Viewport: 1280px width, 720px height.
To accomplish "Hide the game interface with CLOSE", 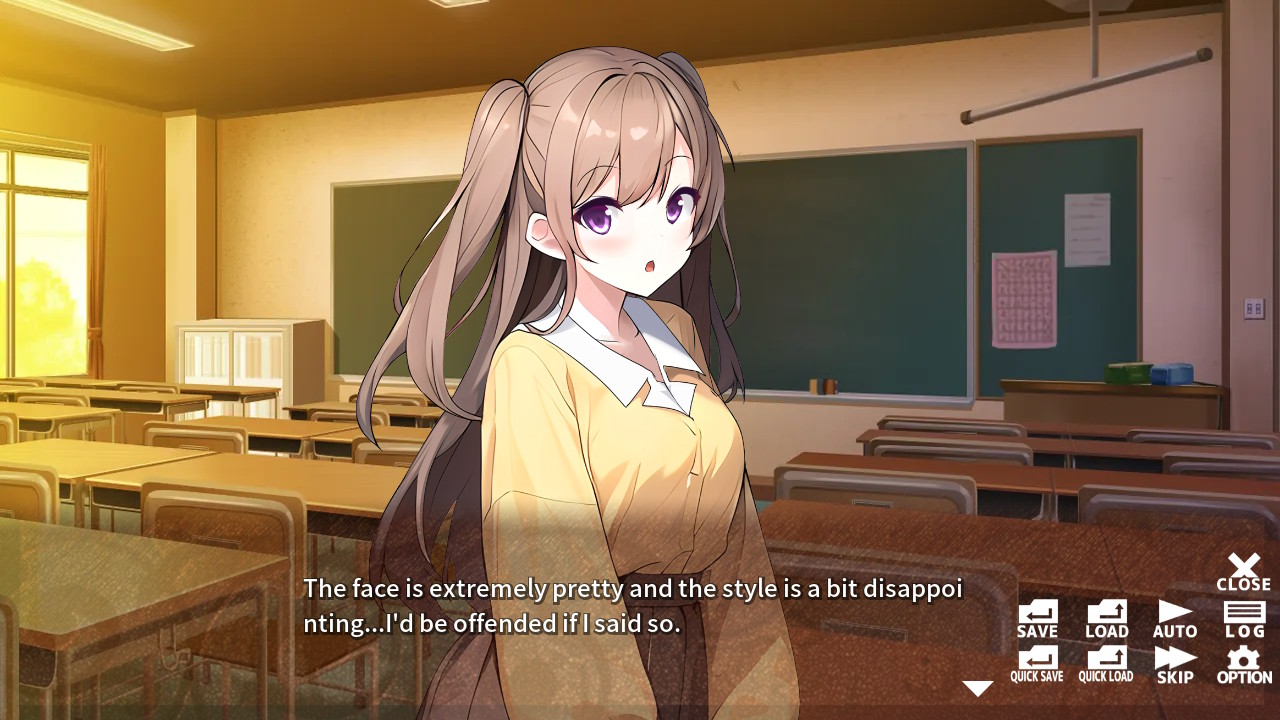I will tap(1244, 572).
